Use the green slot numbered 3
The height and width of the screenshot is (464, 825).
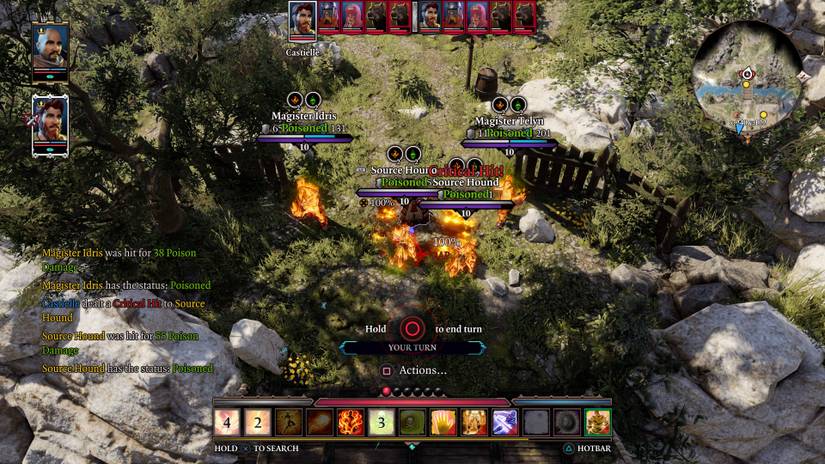click(381, 422)
